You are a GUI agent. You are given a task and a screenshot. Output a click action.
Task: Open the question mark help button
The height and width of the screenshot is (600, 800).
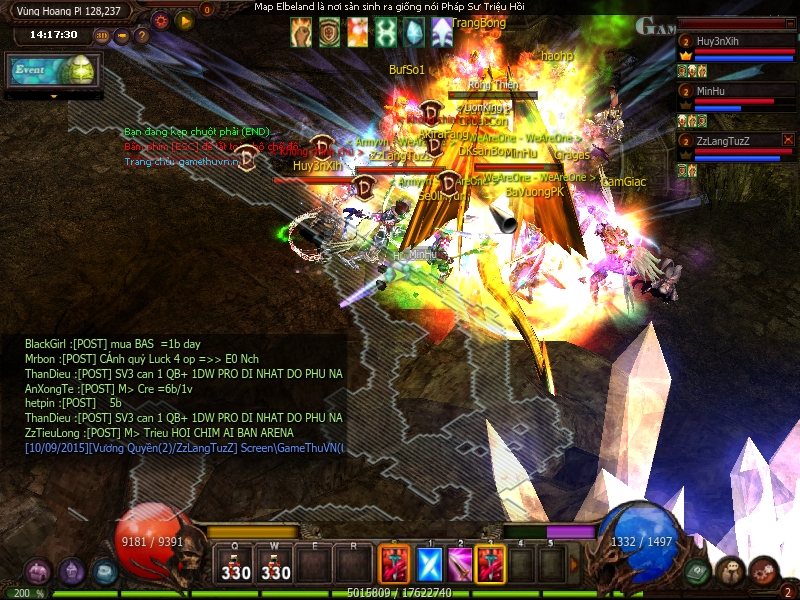point(142,36)
